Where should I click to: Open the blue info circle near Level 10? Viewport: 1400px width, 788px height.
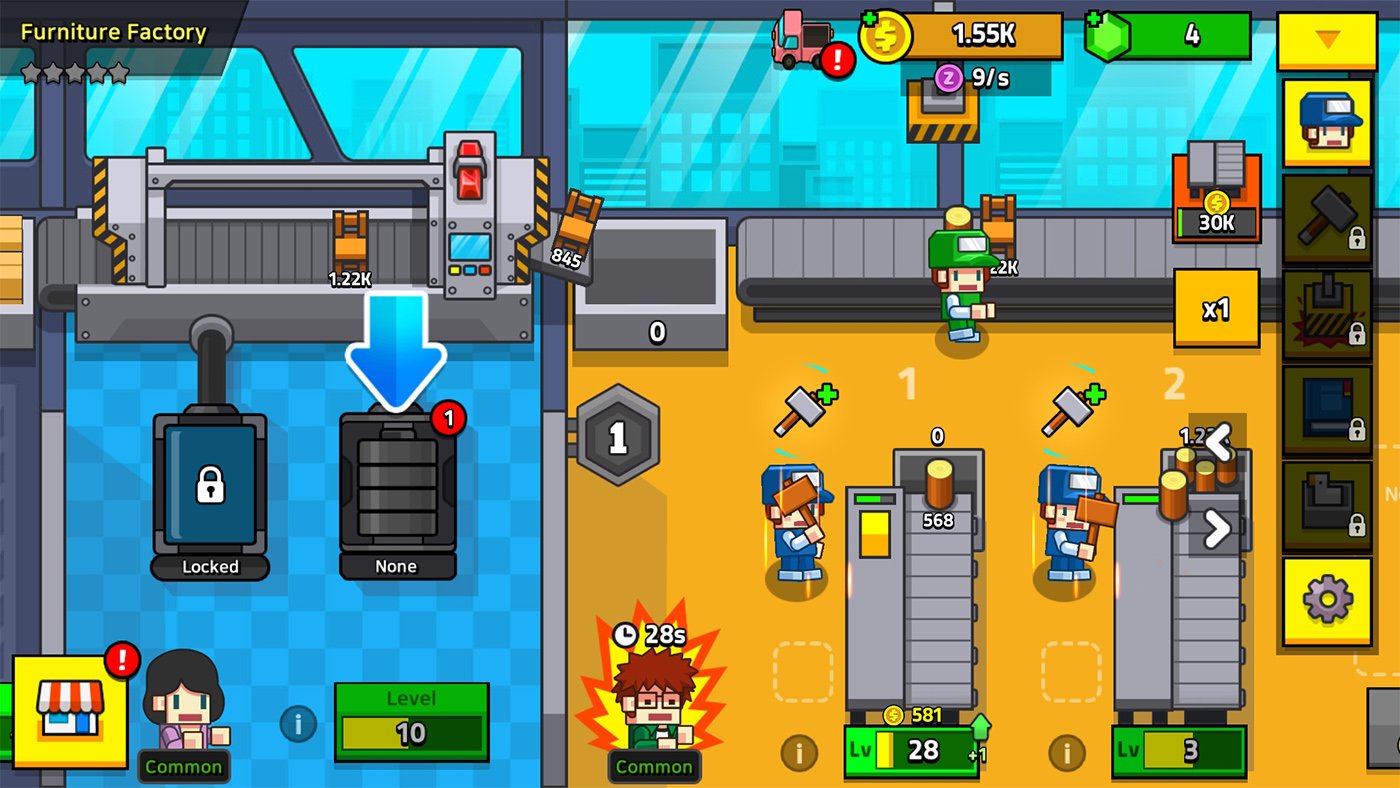coord(297,725)
